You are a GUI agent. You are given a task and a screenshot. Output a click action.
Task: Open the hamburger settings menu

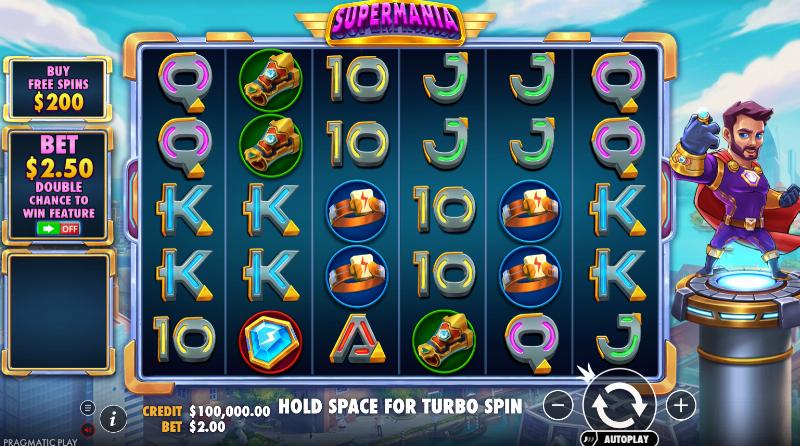click(x=88, y=408)
